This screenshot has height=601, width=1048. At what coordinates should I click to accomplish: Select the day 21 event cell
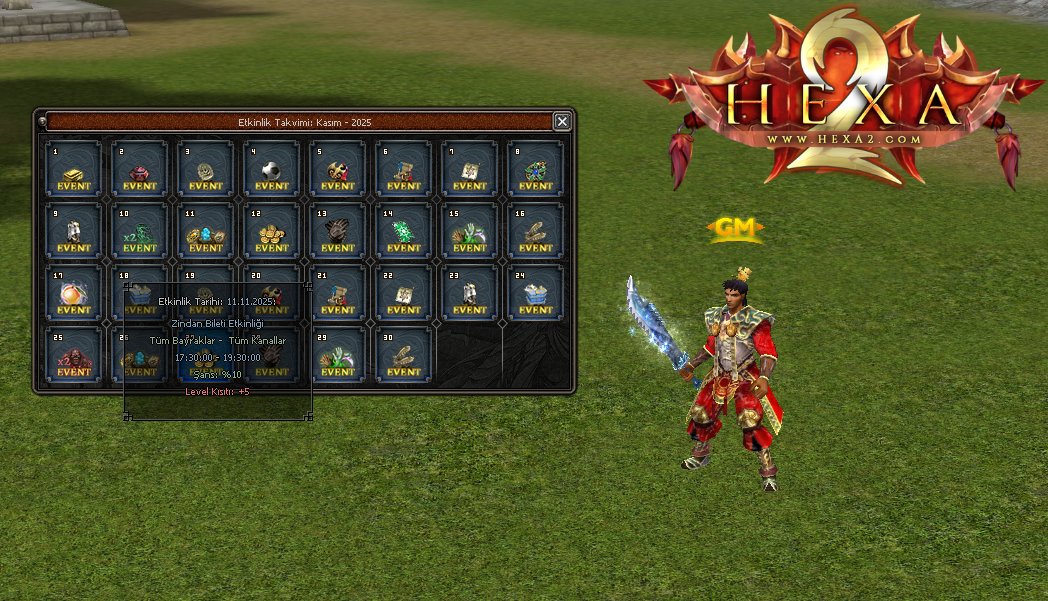coord(337,294)
